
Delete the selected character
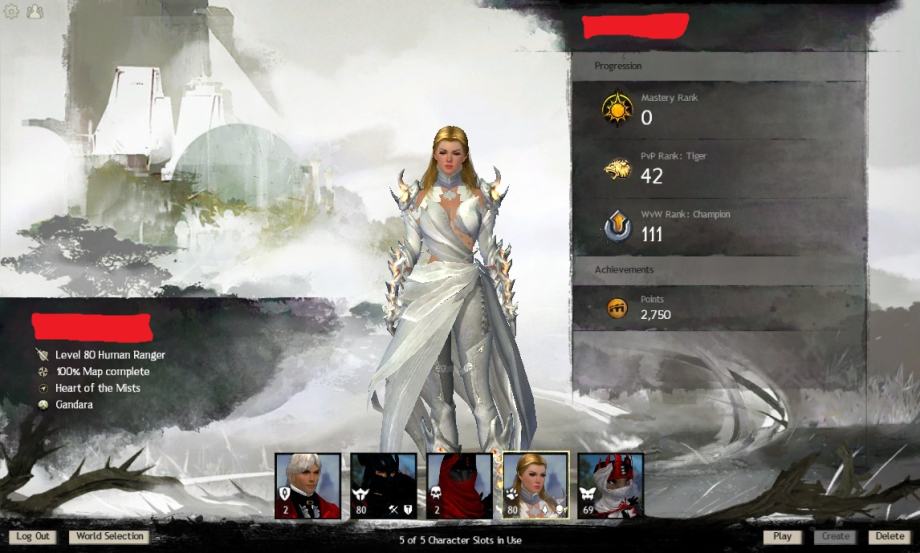pyautogui.click(x=889, y=537)
